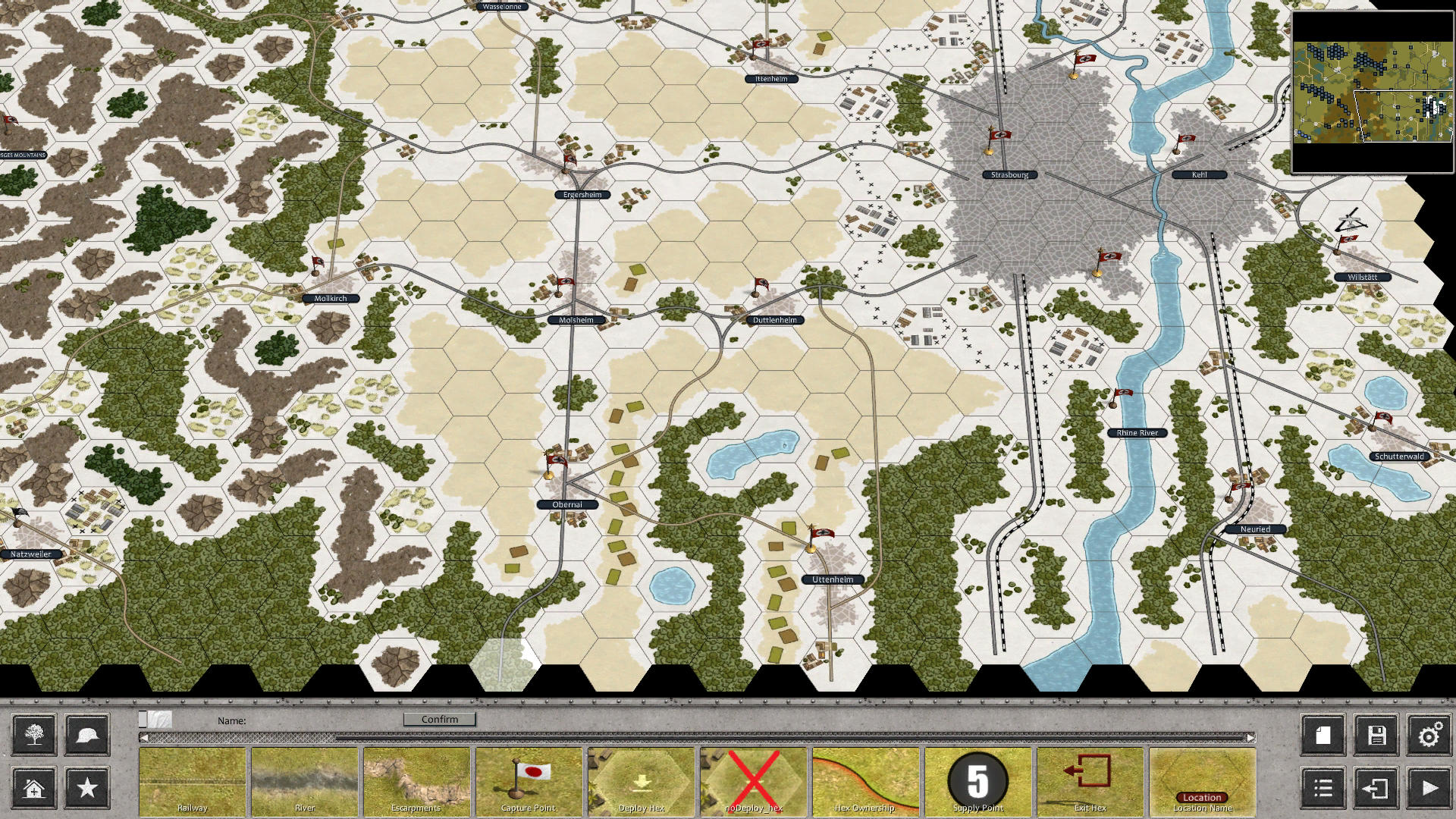Screen dimensions: 1456x819
Task: Open the scenario list icon
Action: pos(1321,788)
